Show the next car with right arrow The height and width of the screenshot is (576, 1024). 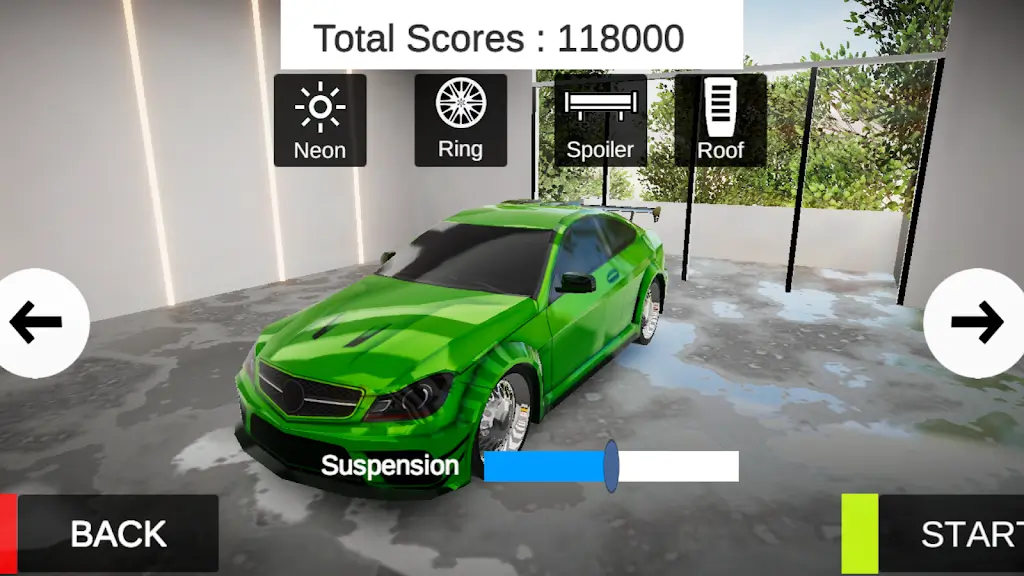[x=976, y=322]
